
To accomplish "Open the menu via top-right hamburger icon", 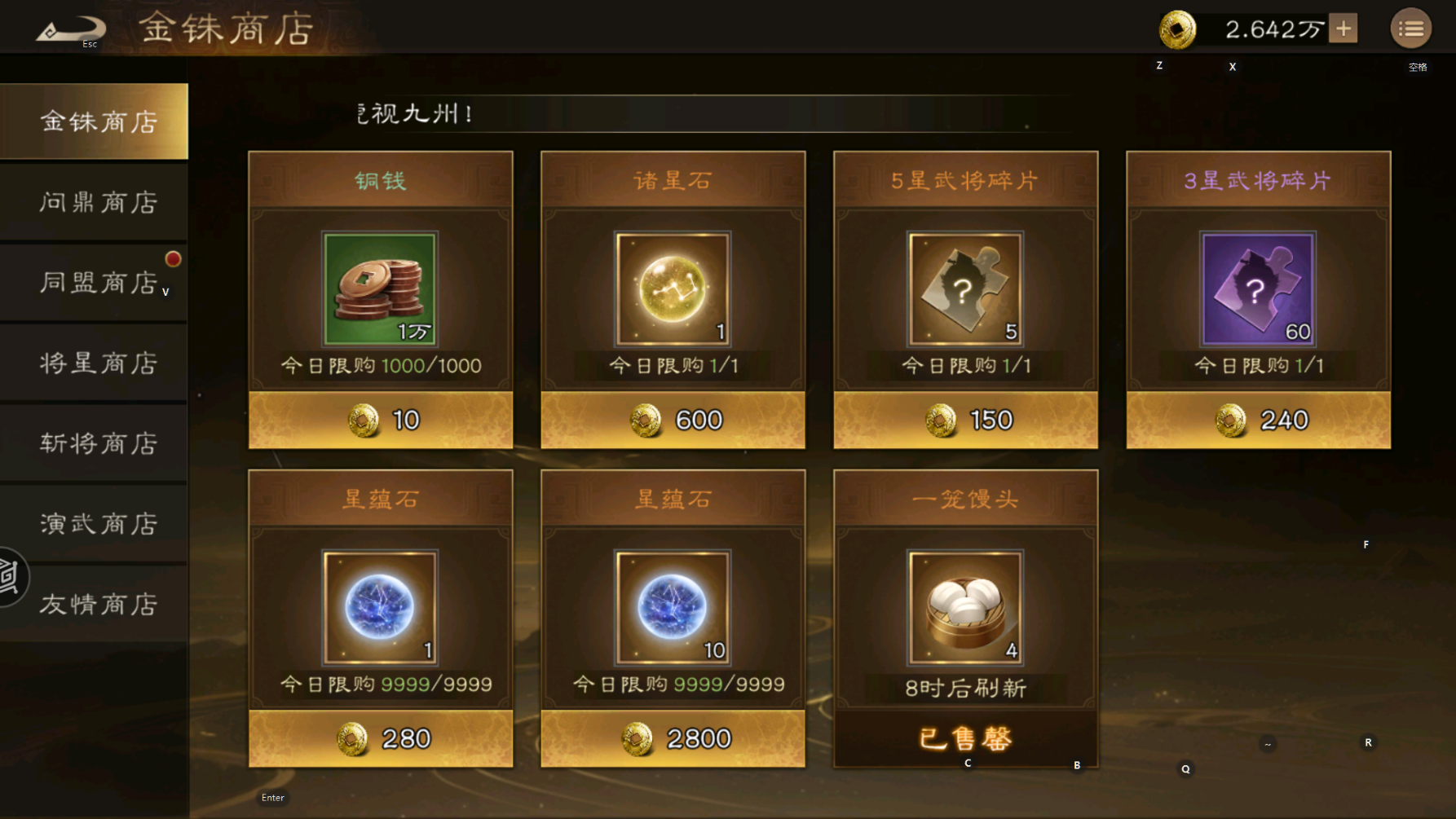I will (x=1410, y=28).
